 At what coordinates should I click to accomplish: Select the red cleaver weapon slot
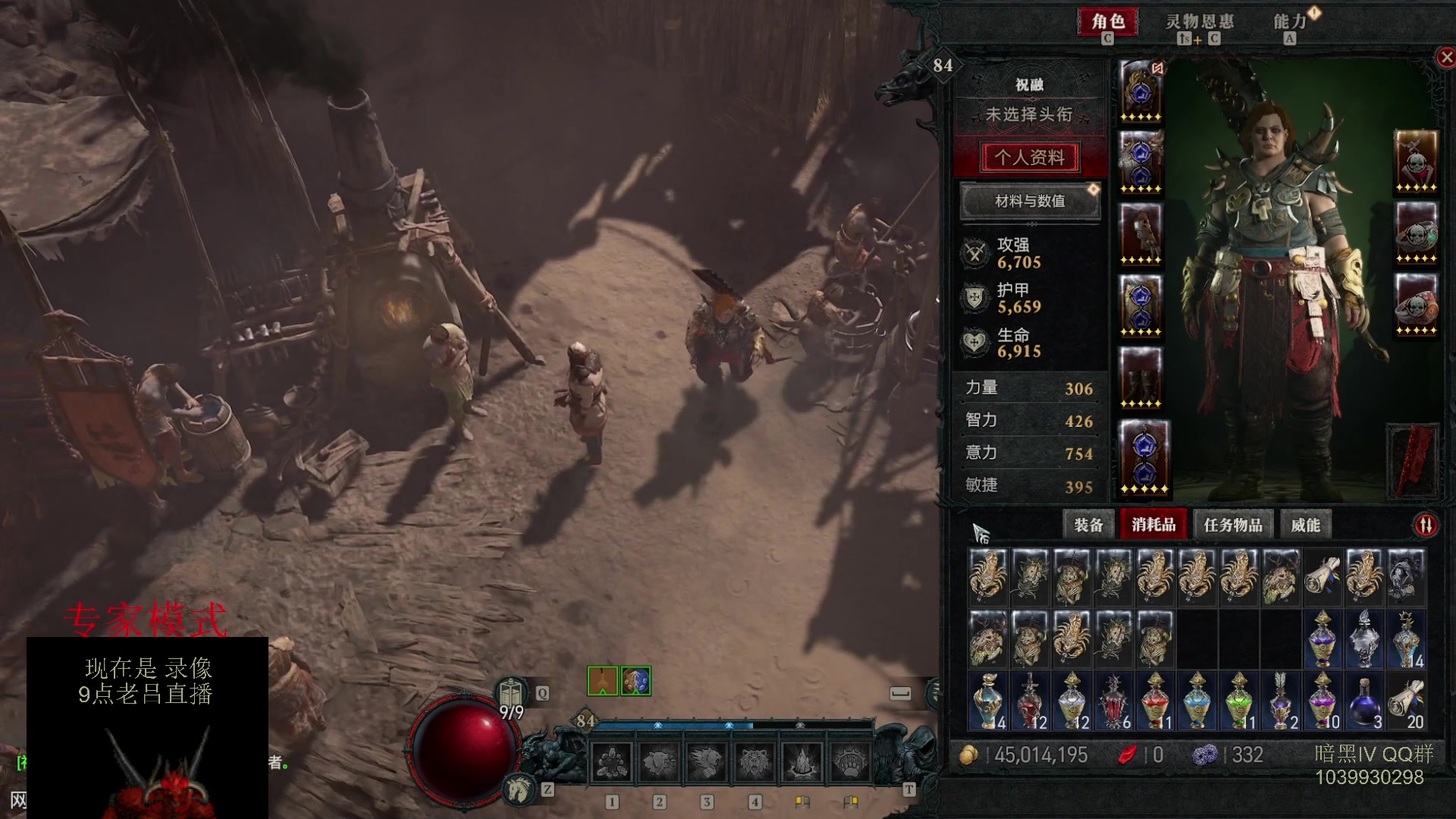tap(1414, 460)
